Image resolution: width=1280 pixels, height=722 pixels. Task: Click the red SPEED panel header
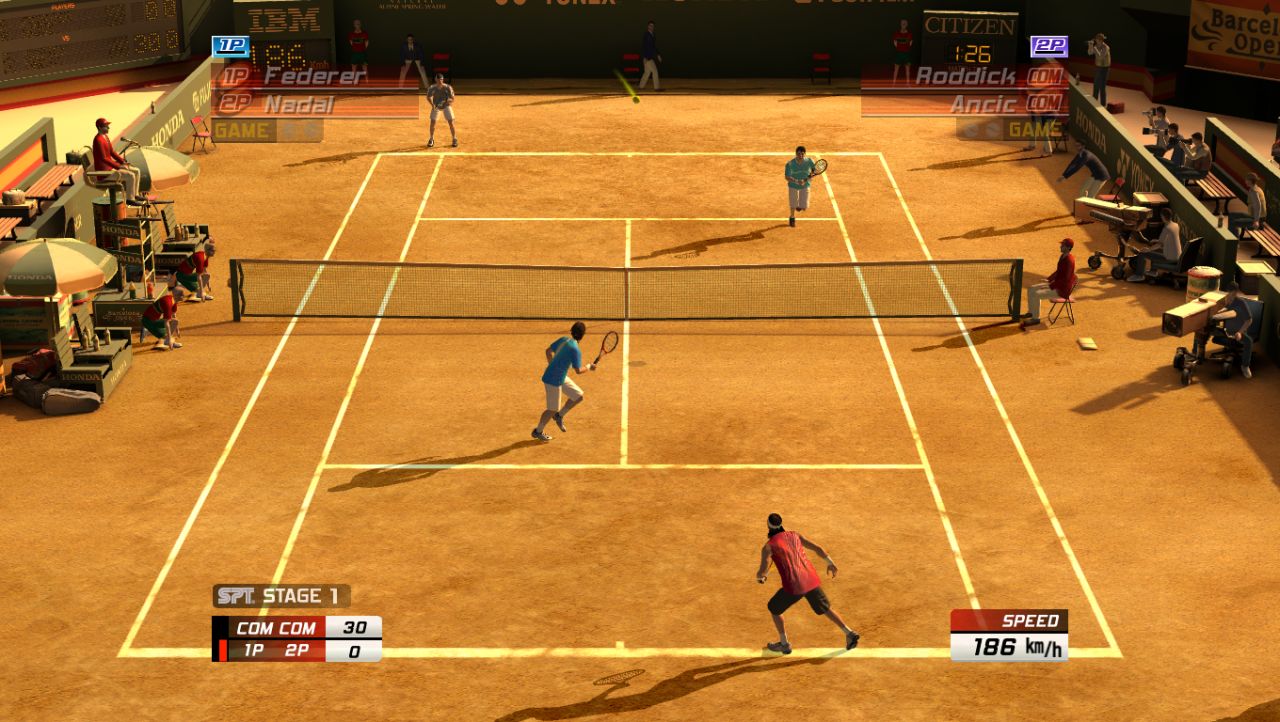click(x=1015, y=619)
